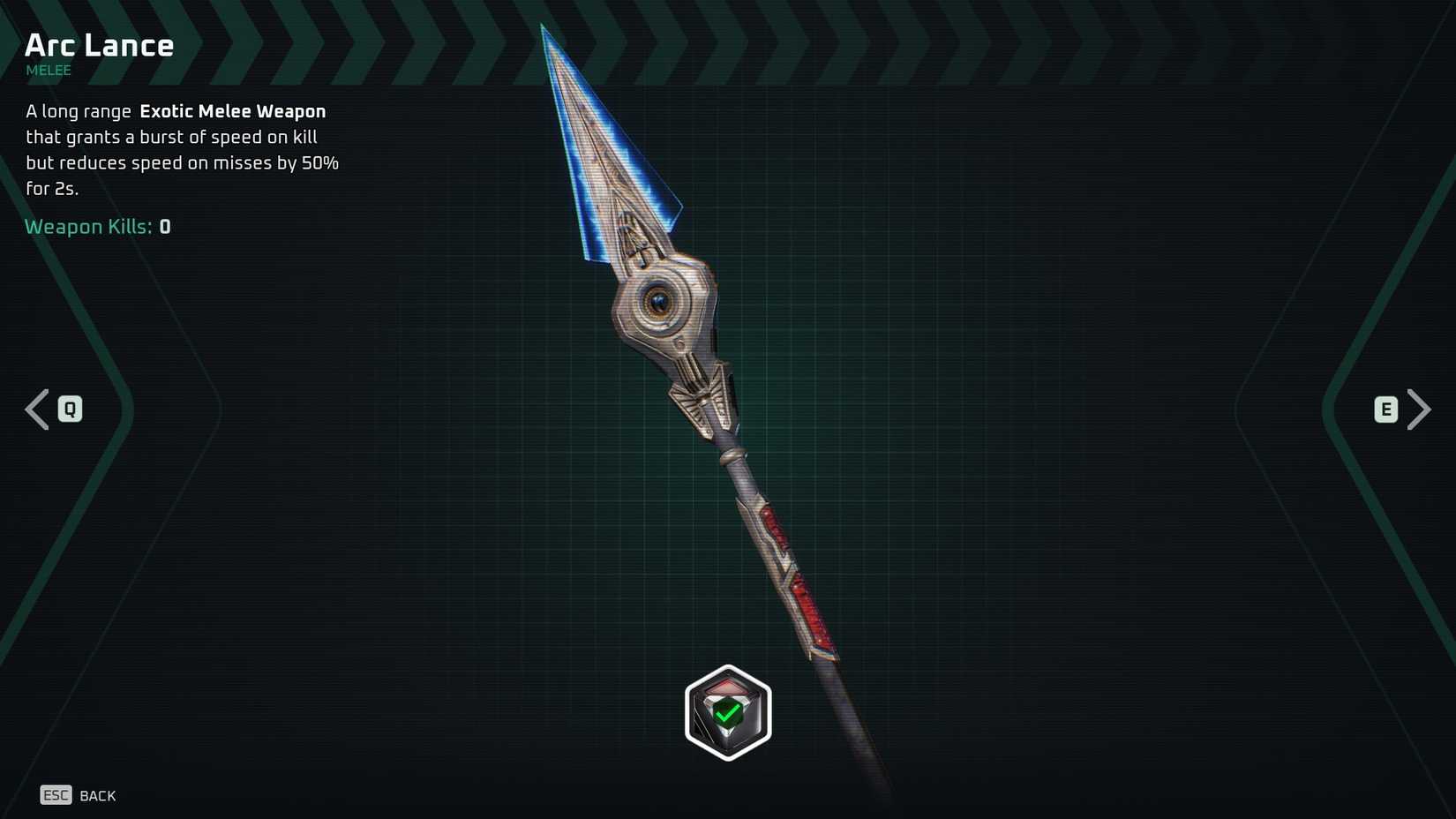Click the Arc Lance title heading
Screen dimensions: 1456x819
tap(99, 44)
